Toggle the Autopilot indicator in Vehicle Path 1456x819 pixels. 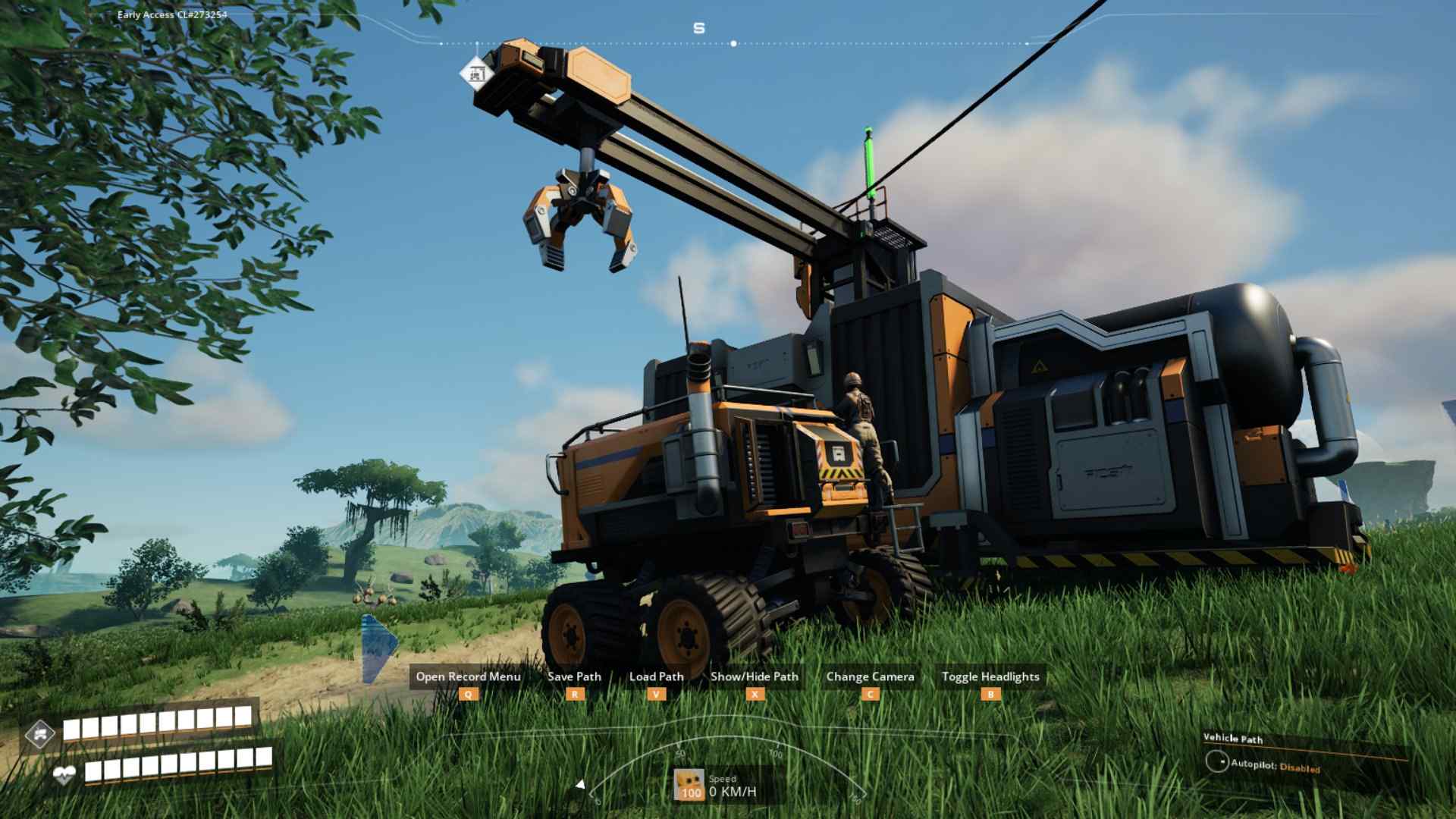click(x=1217, y=761)
